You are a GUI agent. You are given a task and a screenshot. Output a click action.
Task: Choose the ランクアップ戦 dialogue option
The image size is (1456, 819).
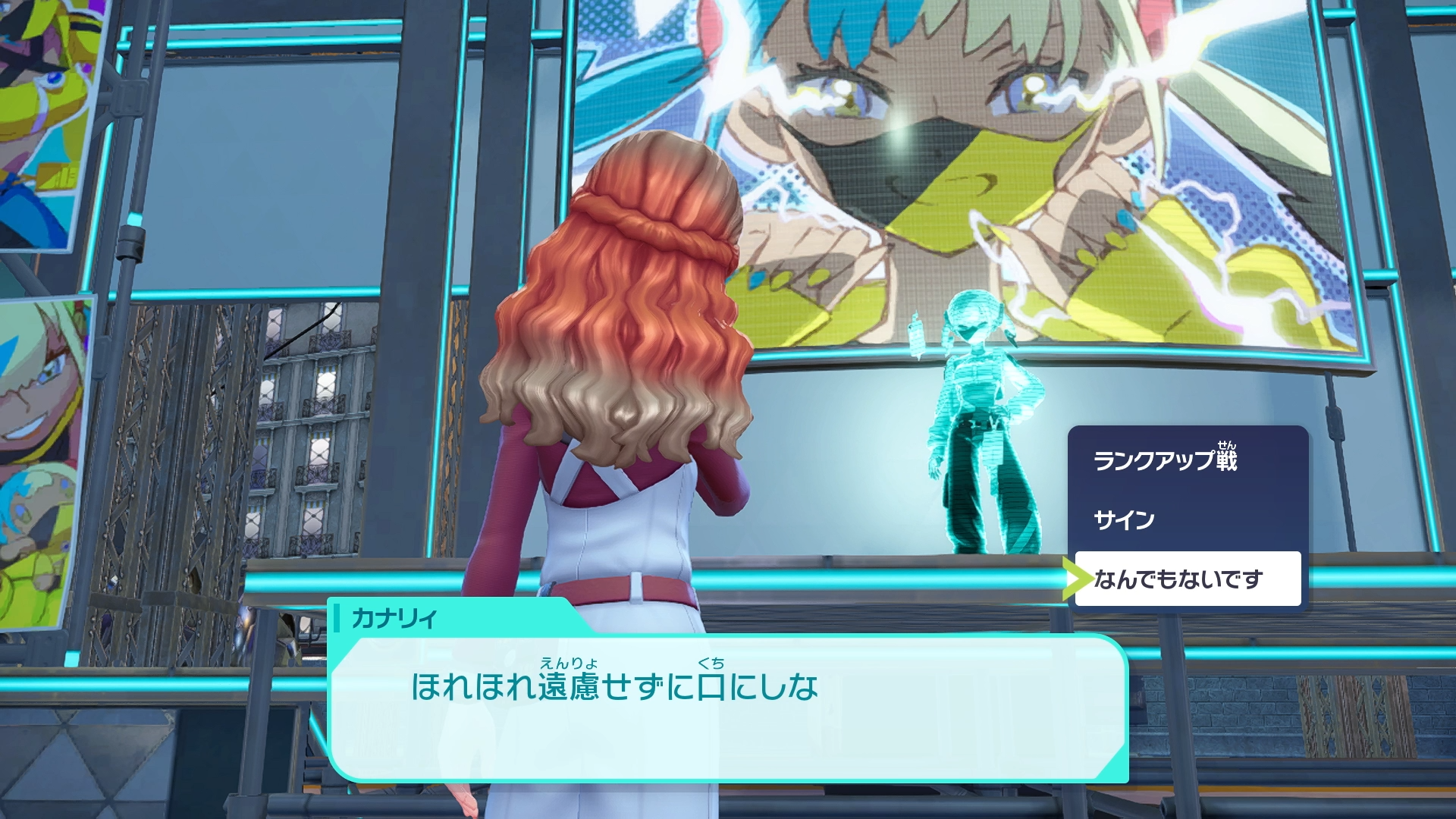point(1165,460)
